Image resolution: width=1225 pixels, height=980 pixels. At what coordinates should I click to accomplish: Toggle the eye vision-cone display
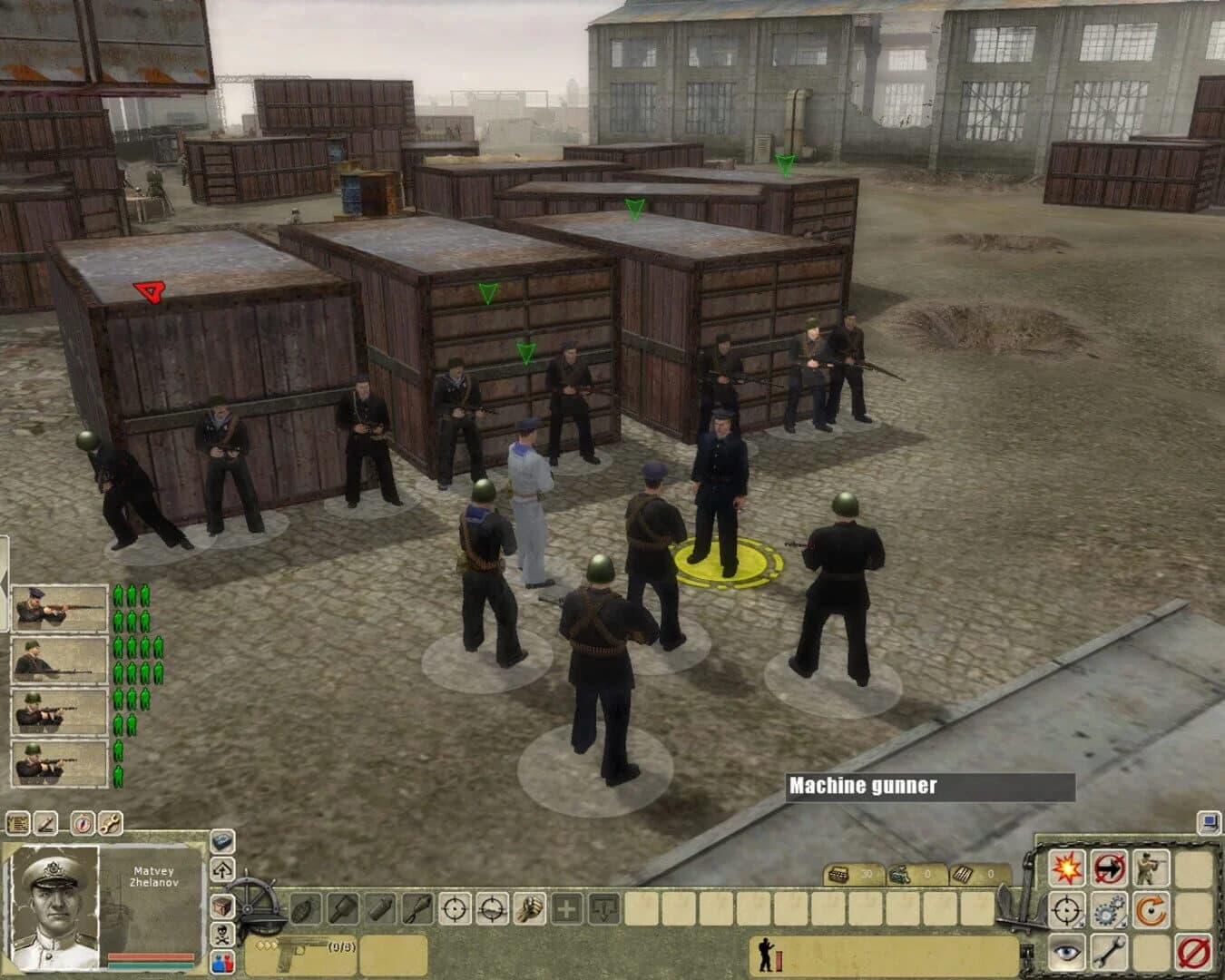(x=1065, y=953)
